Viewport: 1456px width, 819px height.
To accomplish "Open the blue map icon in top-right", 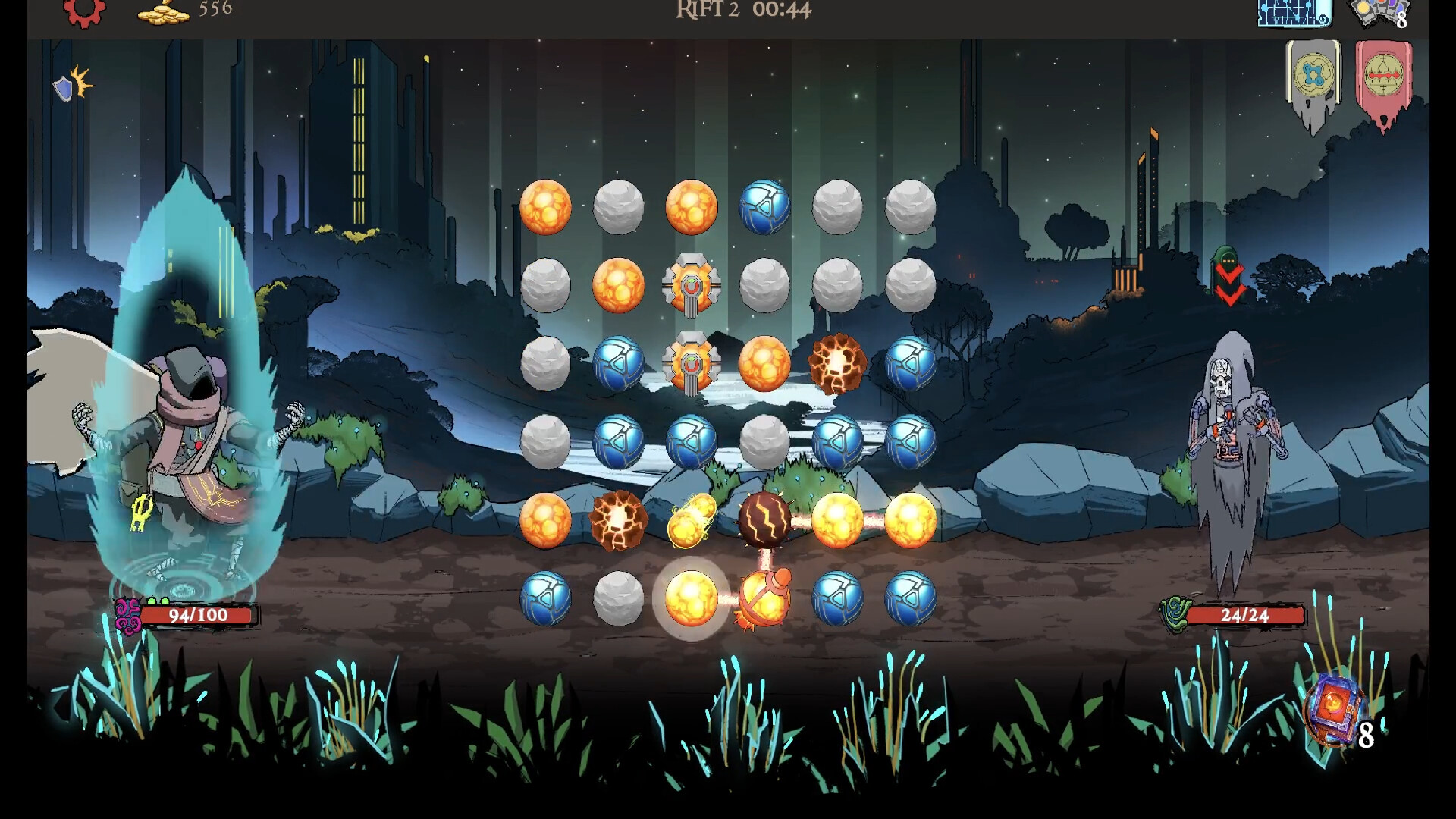I will [1294, 14].
